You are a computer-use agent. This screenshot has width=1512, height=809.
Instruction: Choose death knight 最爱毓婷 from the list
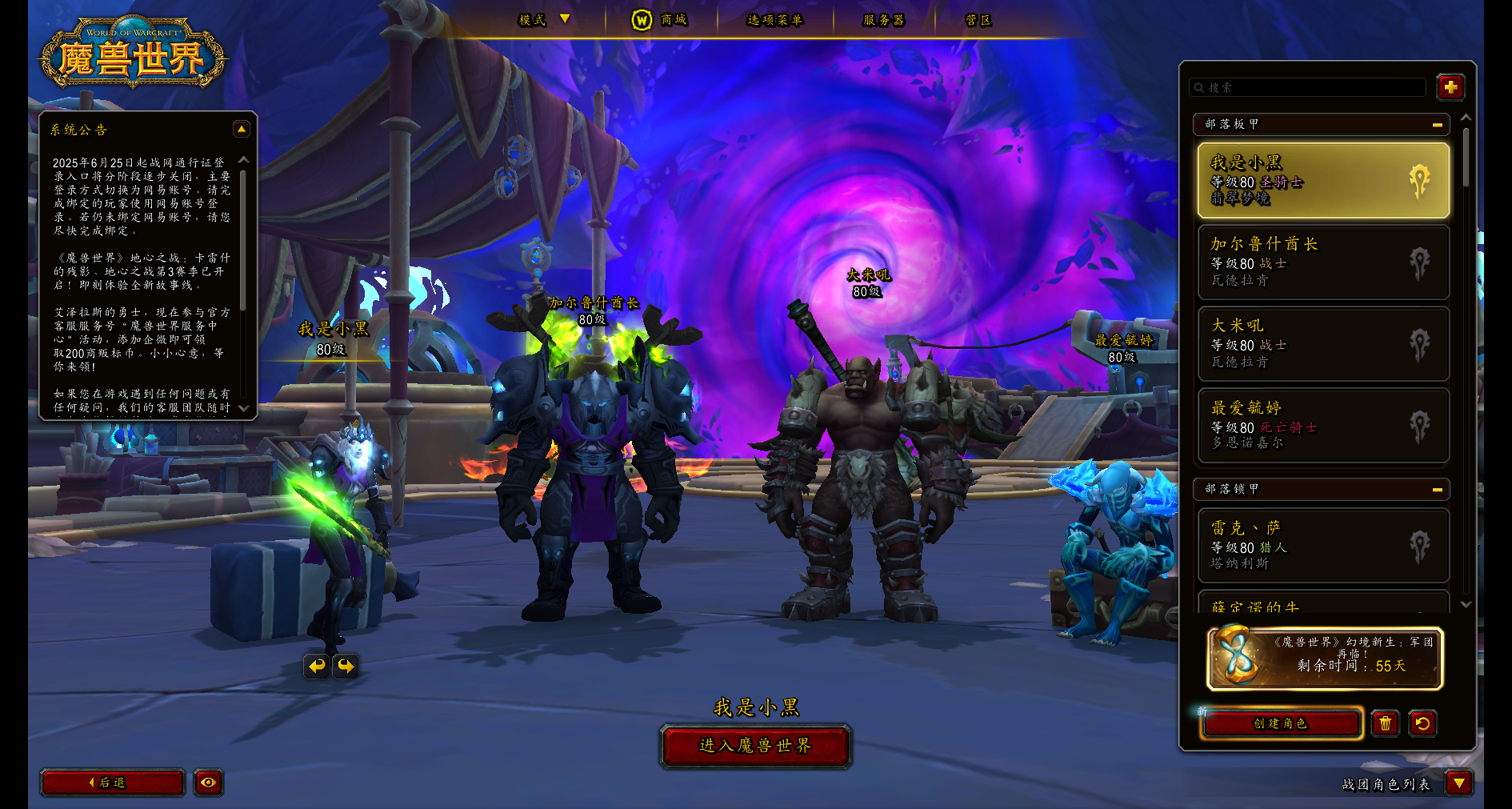(x=1323, y=426)
